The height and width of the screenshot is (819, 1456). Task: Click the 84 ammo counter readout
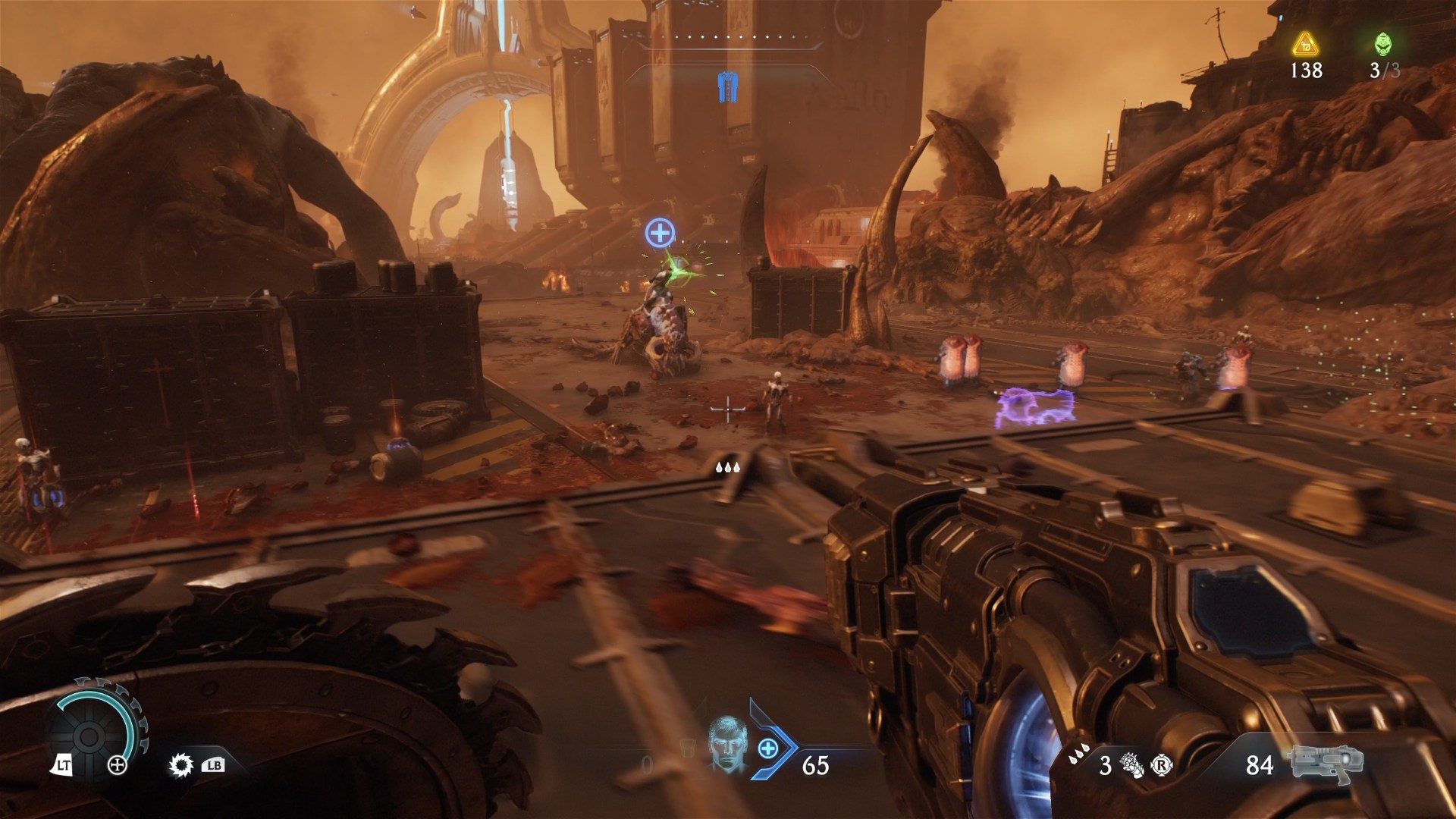[x=1260, y=764]
